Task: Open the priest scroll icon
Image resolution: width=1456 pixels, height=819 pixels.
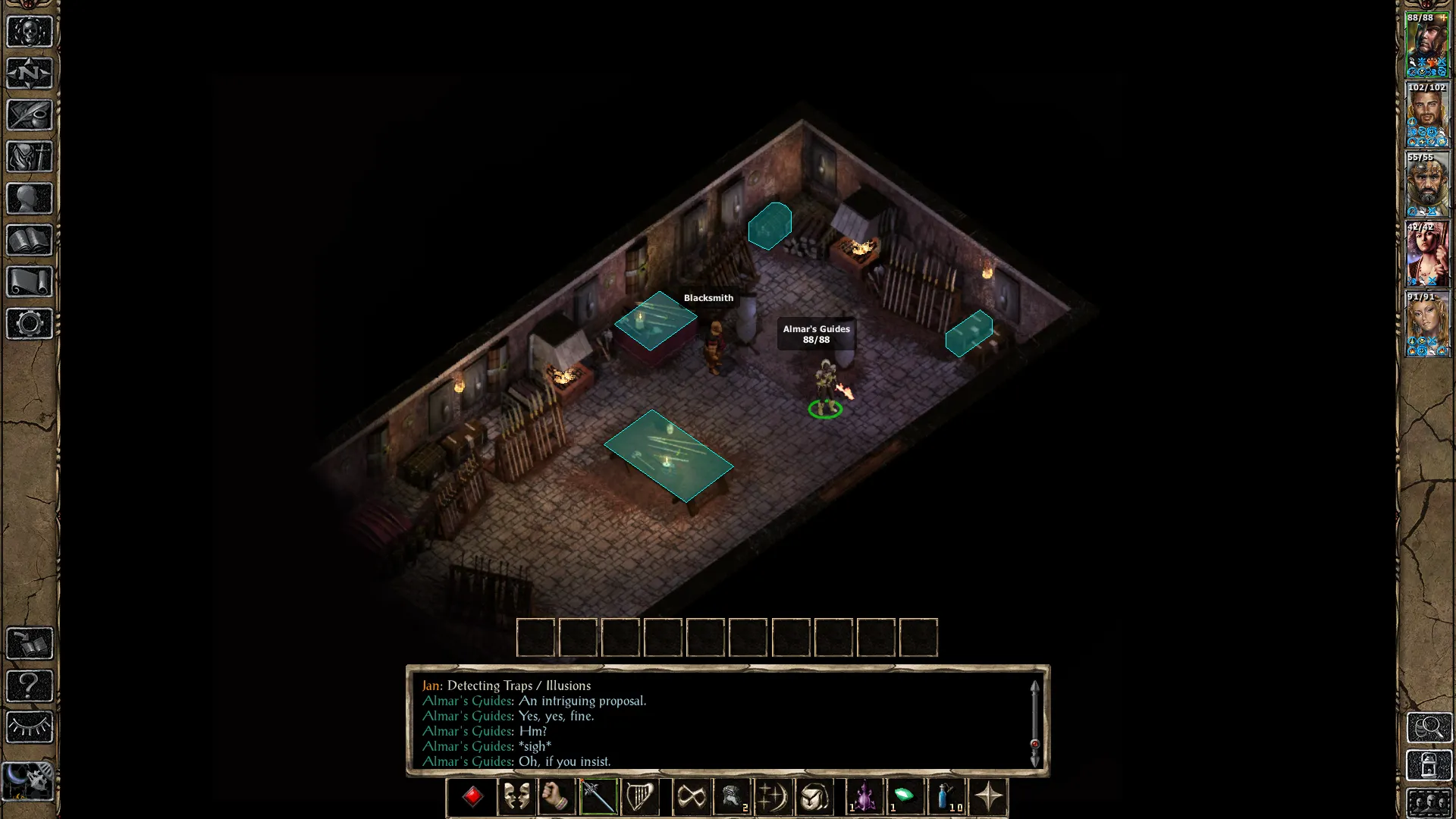Action: tap(30, 282)
